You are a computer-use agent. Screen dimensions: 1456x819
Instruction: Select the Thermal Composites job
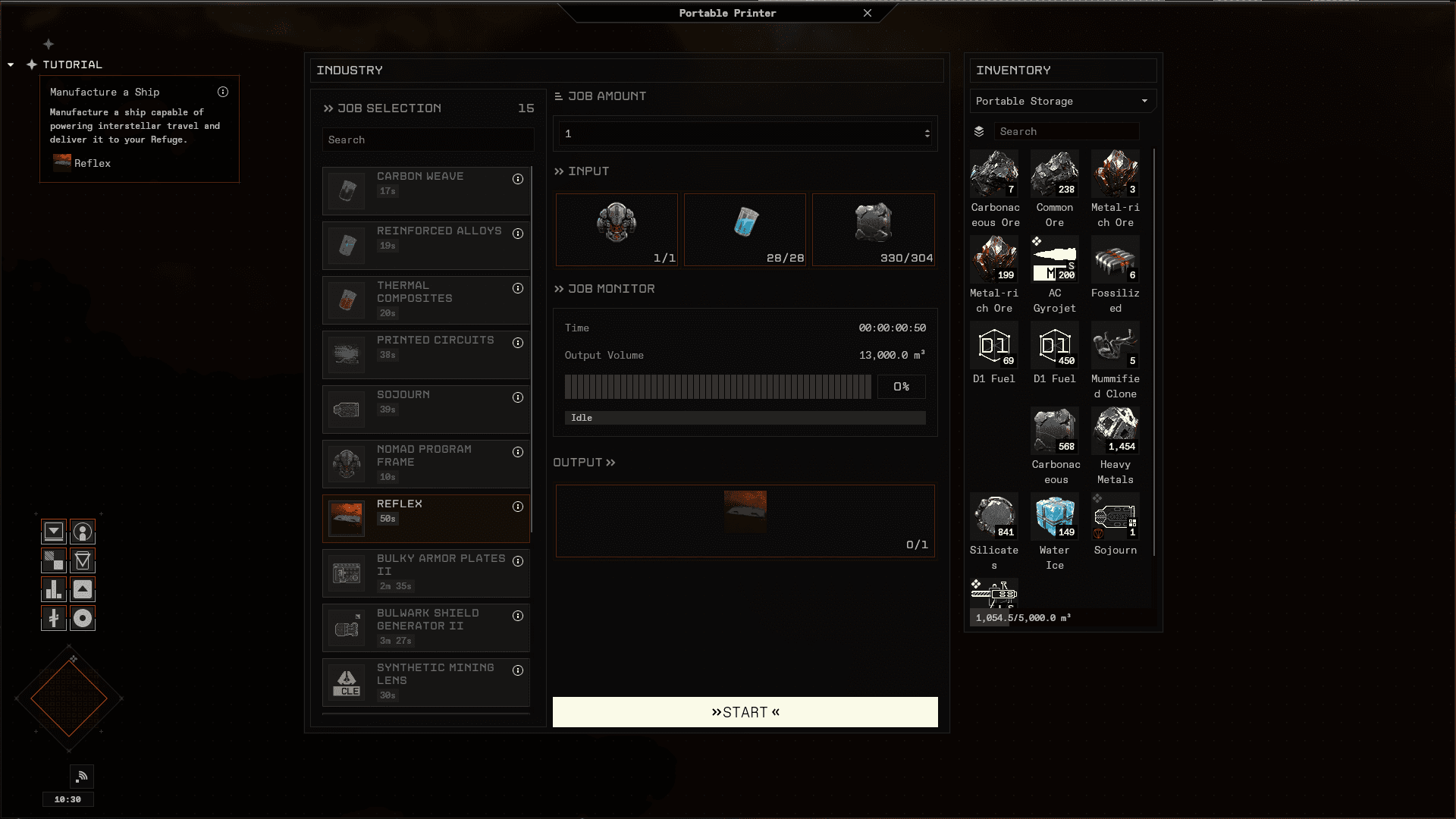pyautogui.click(x=425, y=300)
